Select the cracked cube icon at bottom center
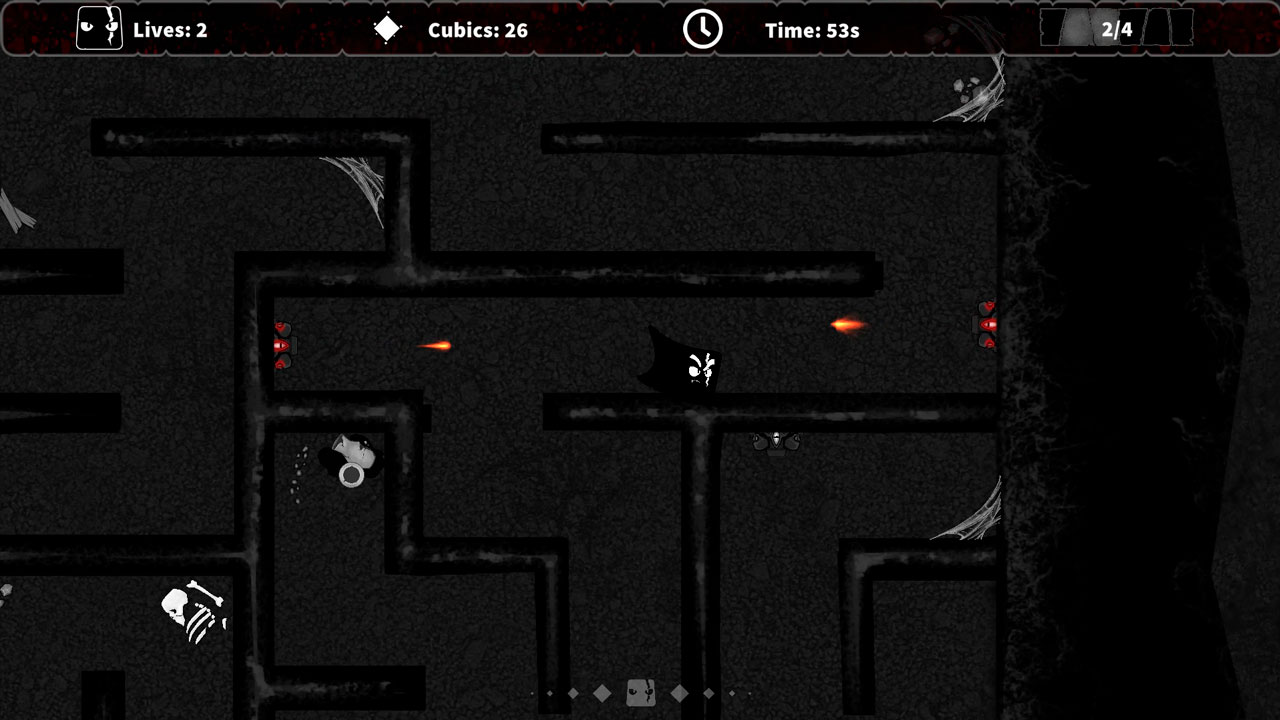The height and width of the screenshot is (720, 1280). point(640,692)
